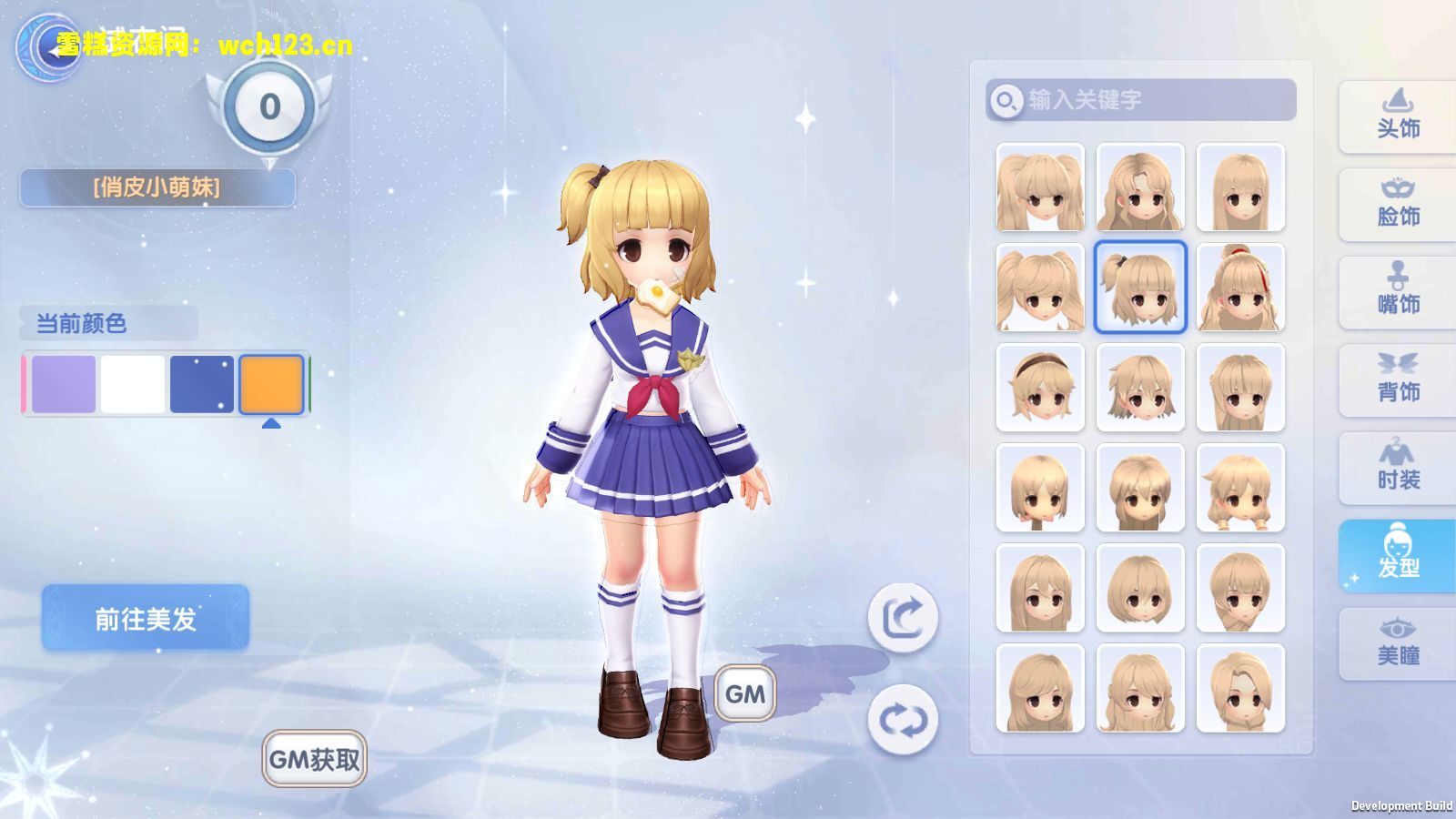Image resolution: width=1456 pixels, height=819 pixels.
Task: Select the ponytail hairstyle with red ribbon
Action: point(1240,288)
